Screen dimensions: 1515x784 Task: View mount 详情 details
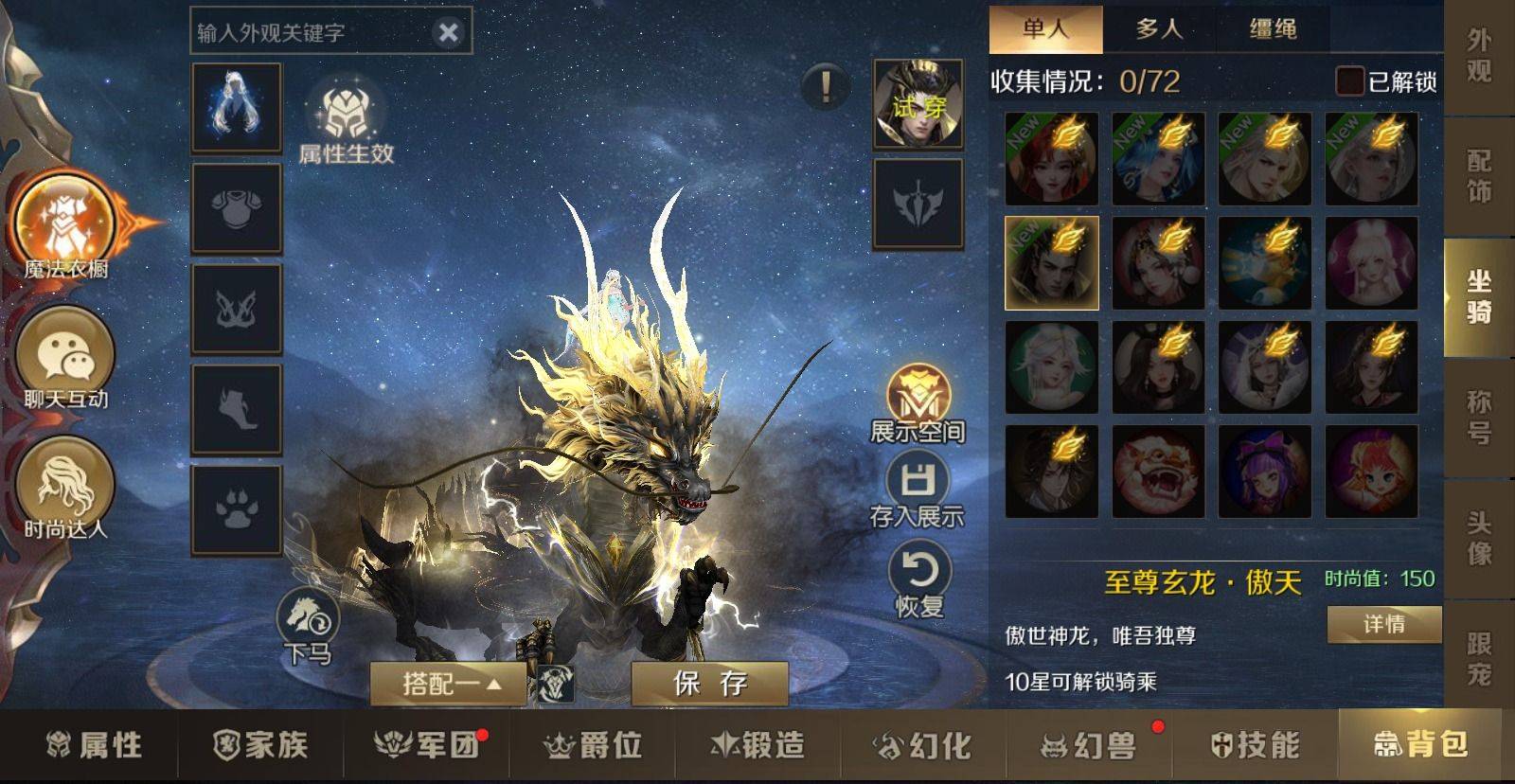coord(1383,624)
